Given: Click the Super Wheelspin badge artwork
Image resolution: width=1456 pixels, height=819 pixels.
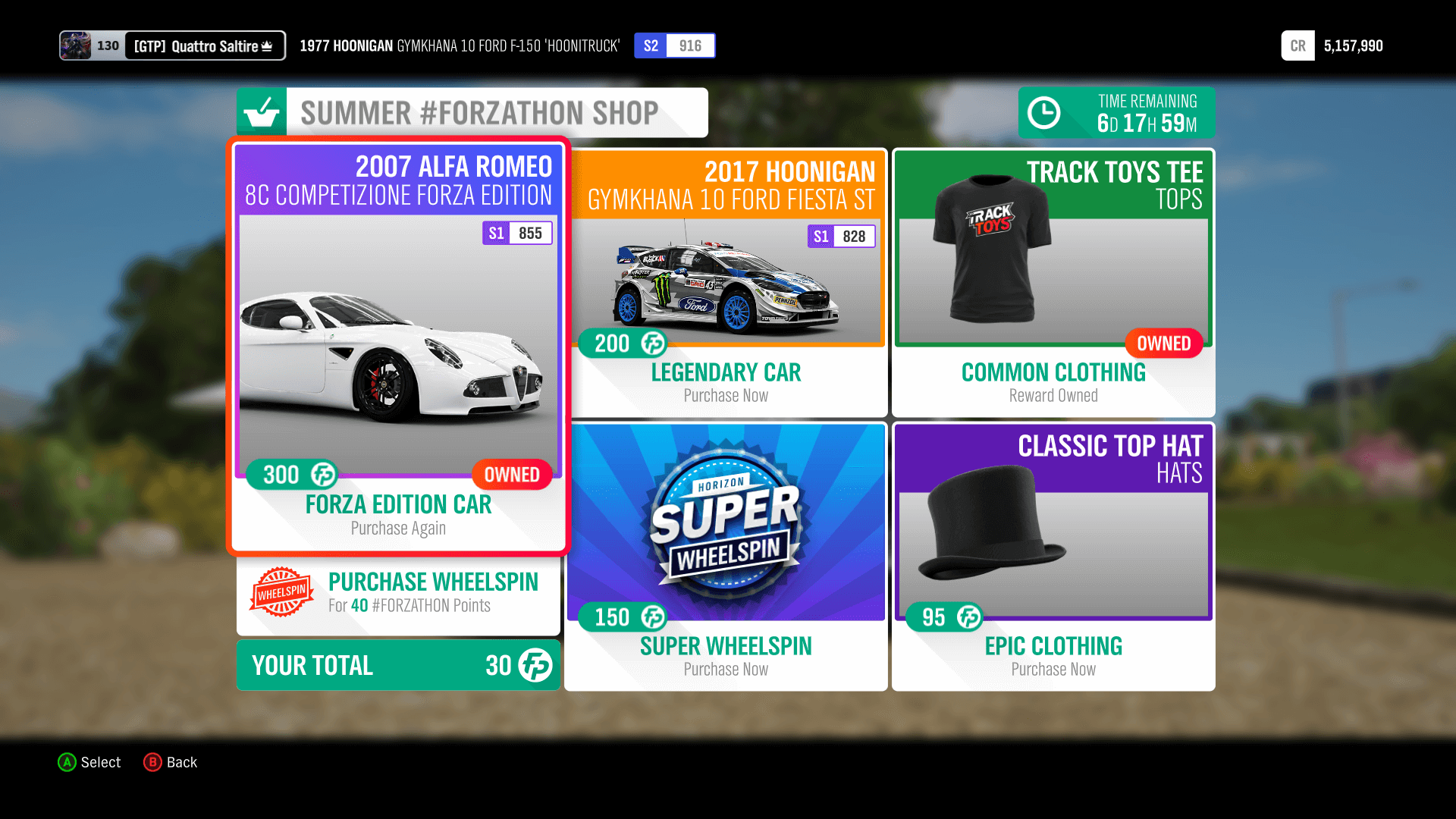Looking at the screenshot, I should 725,523.
